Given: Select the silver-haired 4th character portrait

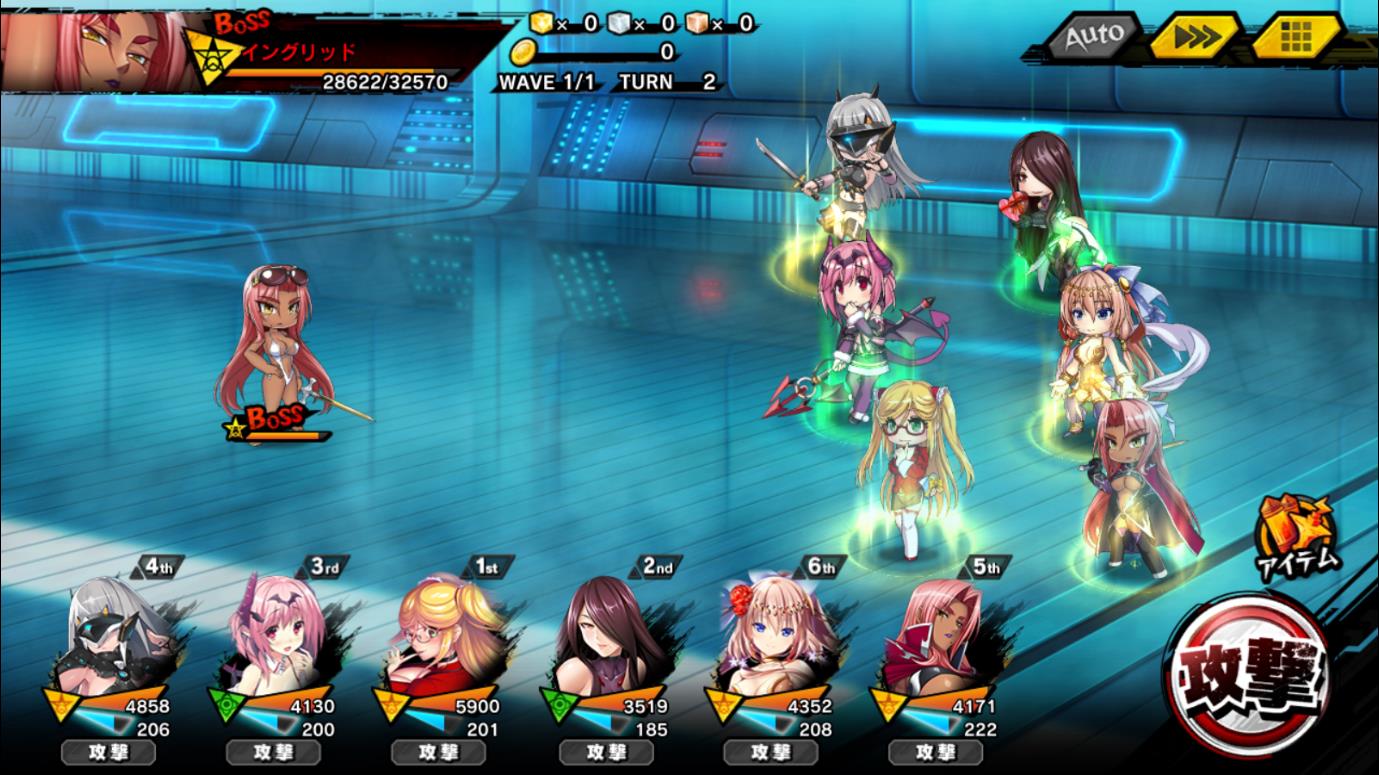Looking at the screenshot, I should click(x=113, y=635).
